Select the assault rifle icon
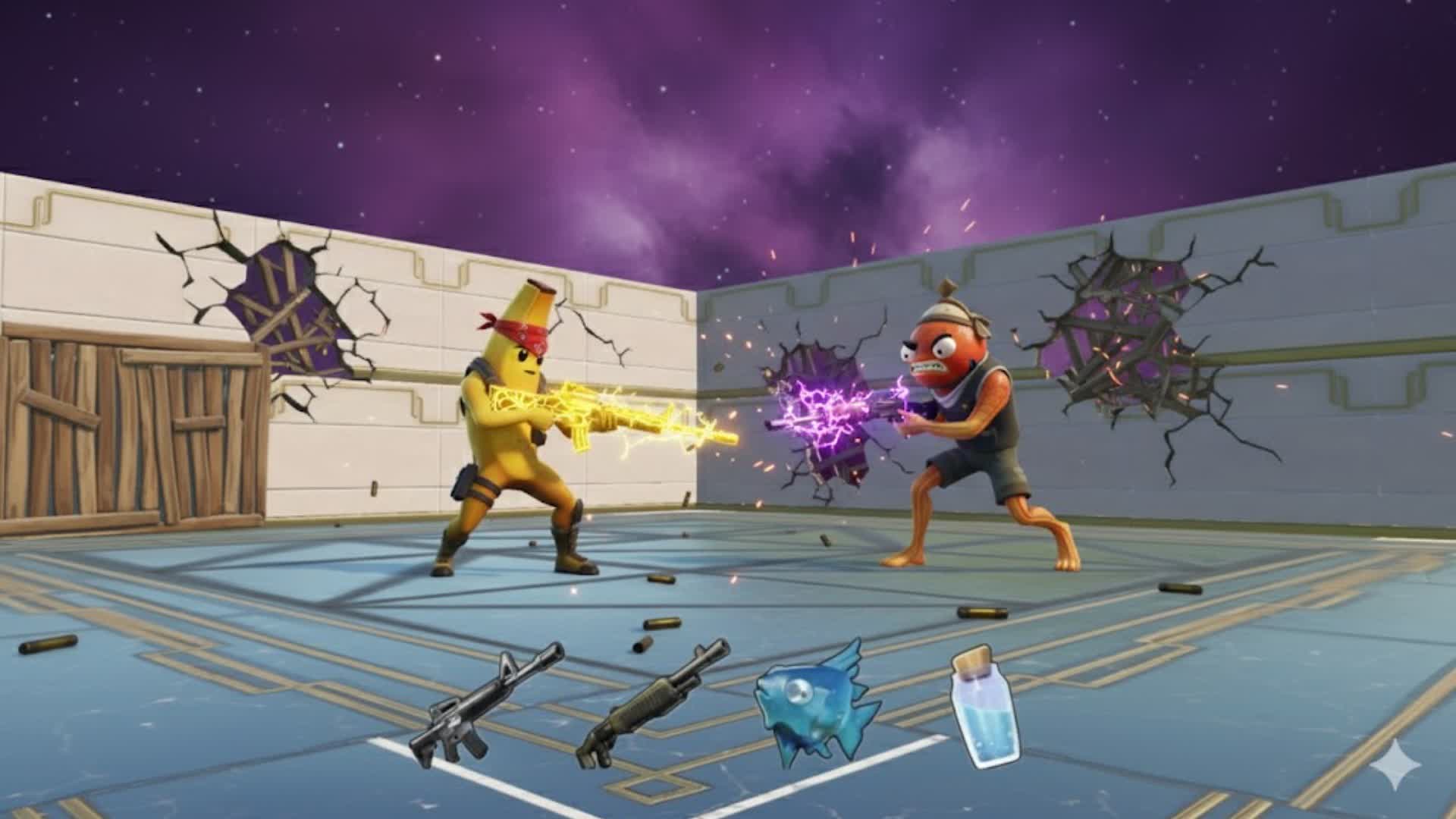 pyautogui.click(x=484, y=707)
